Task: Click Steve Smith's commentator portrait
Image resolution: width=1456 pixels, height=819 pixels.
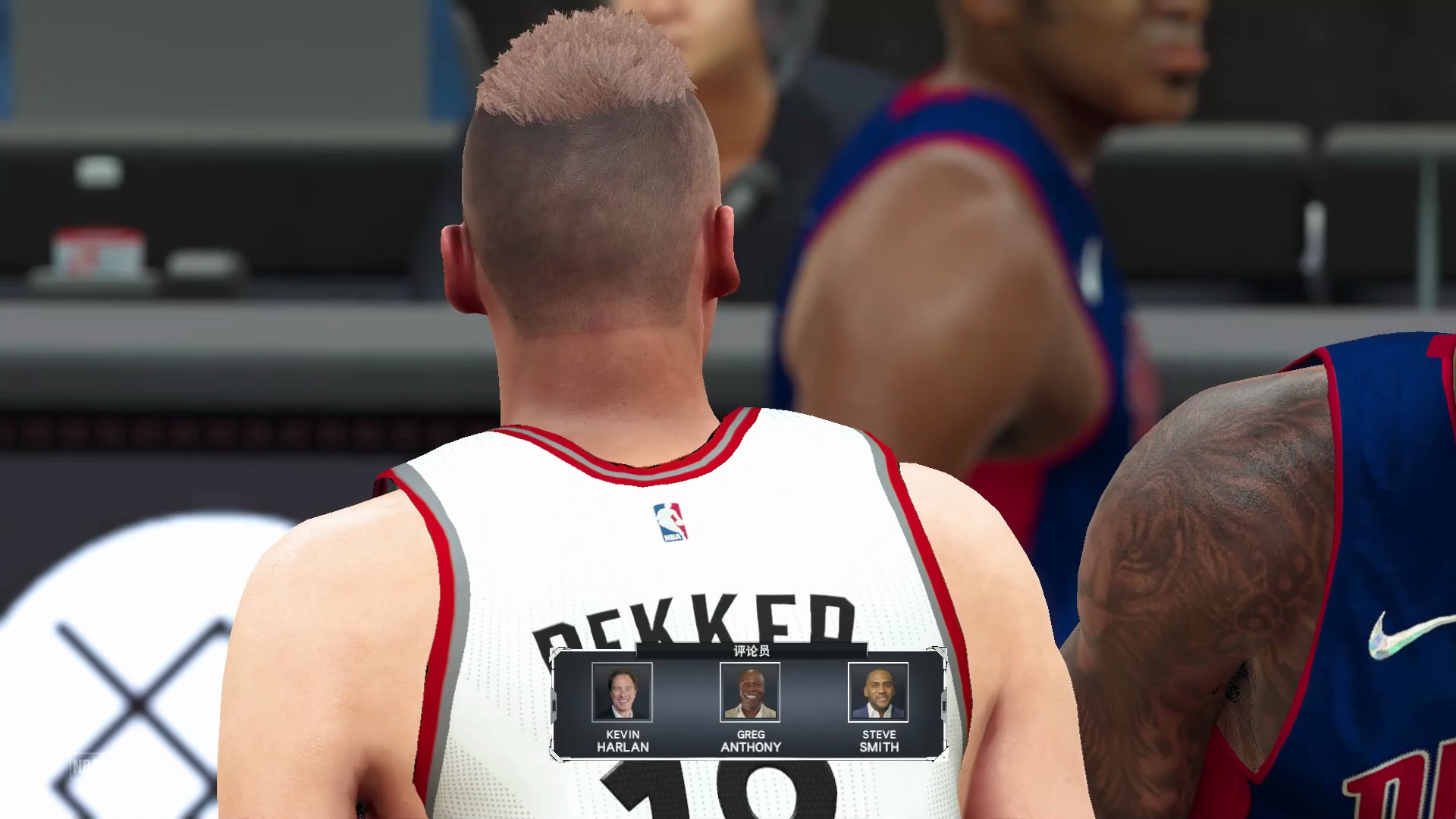Action: (x=878, y=692)
